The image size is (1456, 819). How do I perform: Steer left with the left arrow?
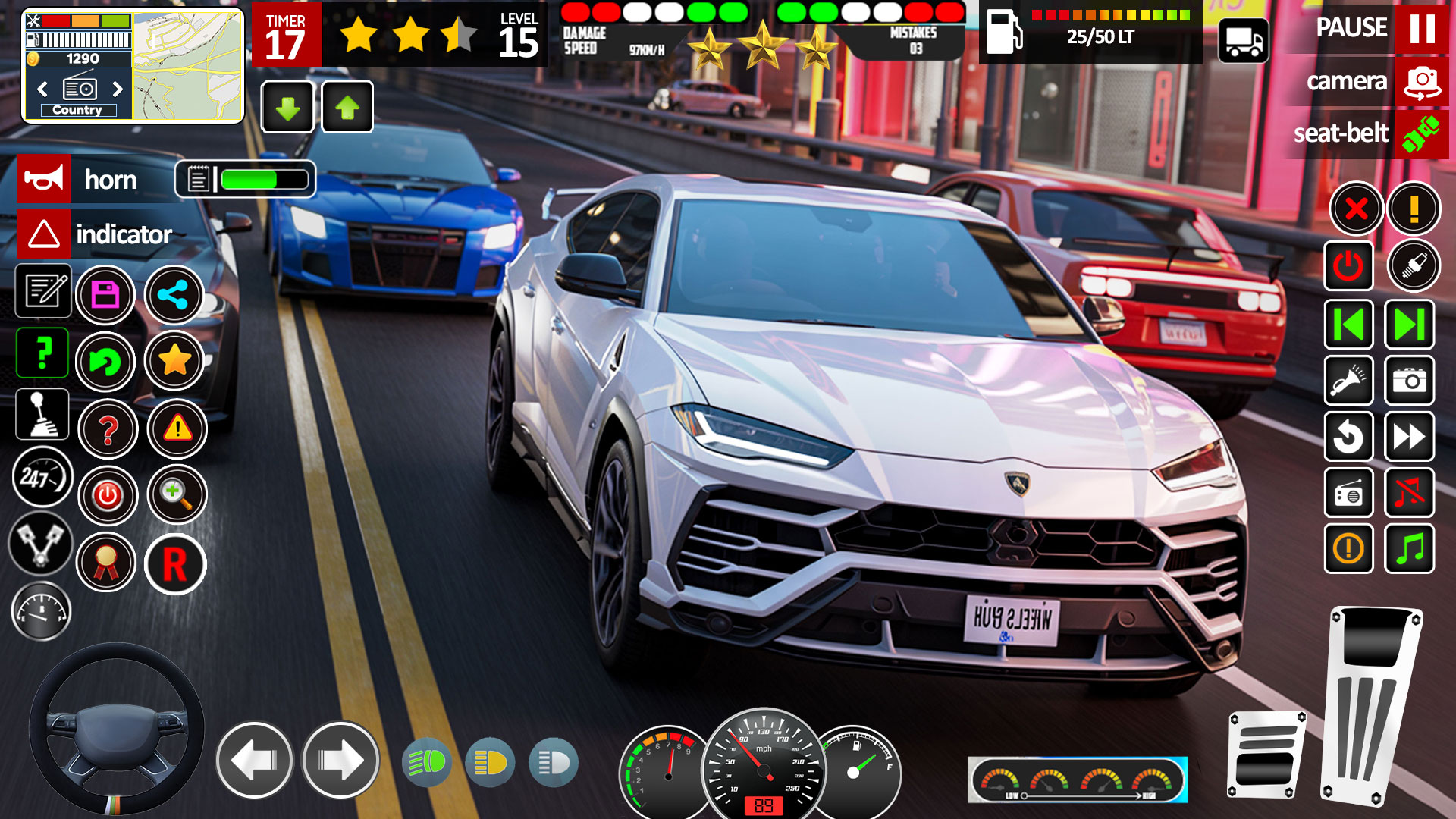(x=254, y=760)
